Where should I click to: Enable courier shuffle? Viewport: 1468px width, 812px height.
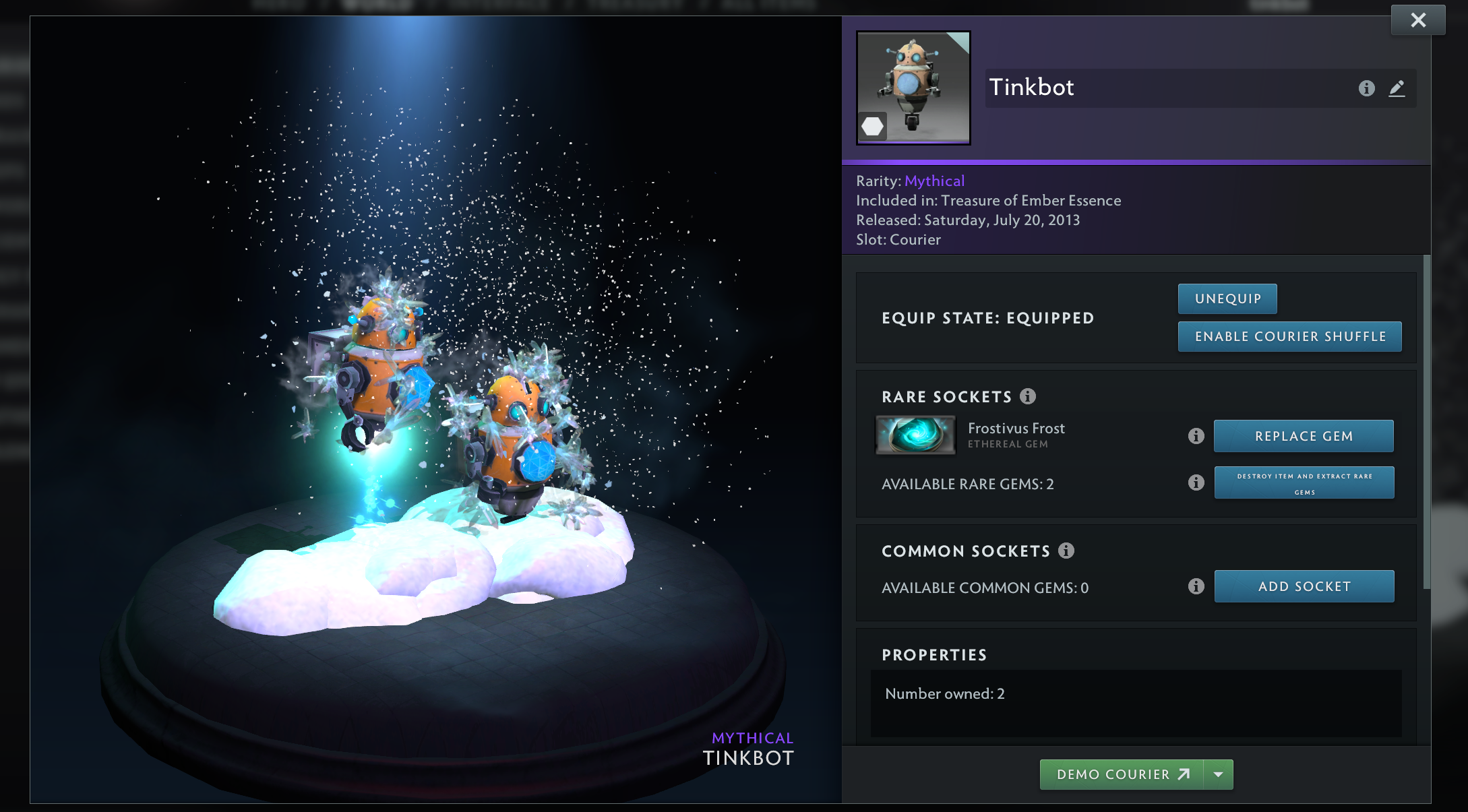(x=1289, y=336)
